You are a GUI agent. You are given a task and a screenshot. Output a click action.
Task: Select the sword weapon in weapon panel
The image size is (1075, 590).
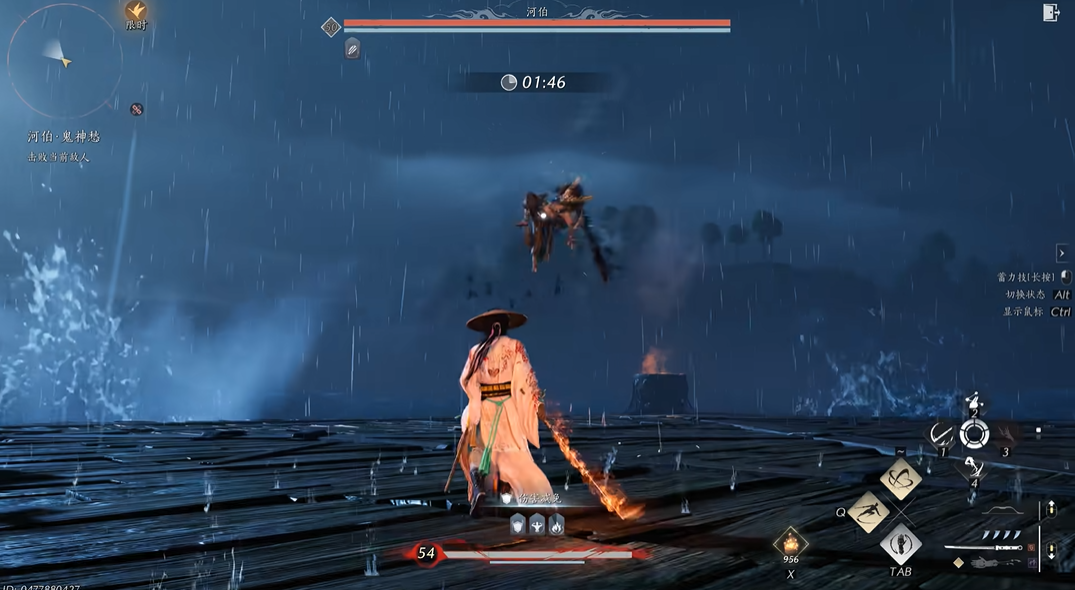coord(984,548)
